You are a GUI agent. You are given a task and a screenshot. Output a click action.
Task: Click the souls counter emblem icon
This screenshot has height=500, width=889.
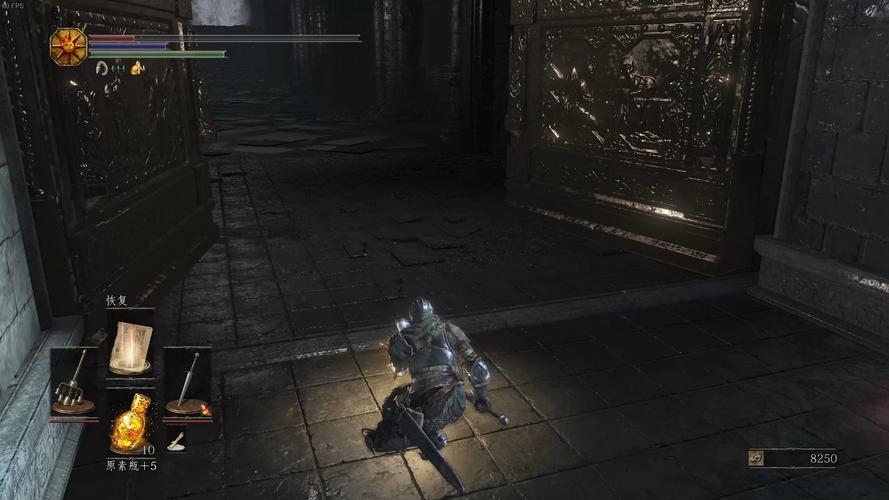point(757,458)
